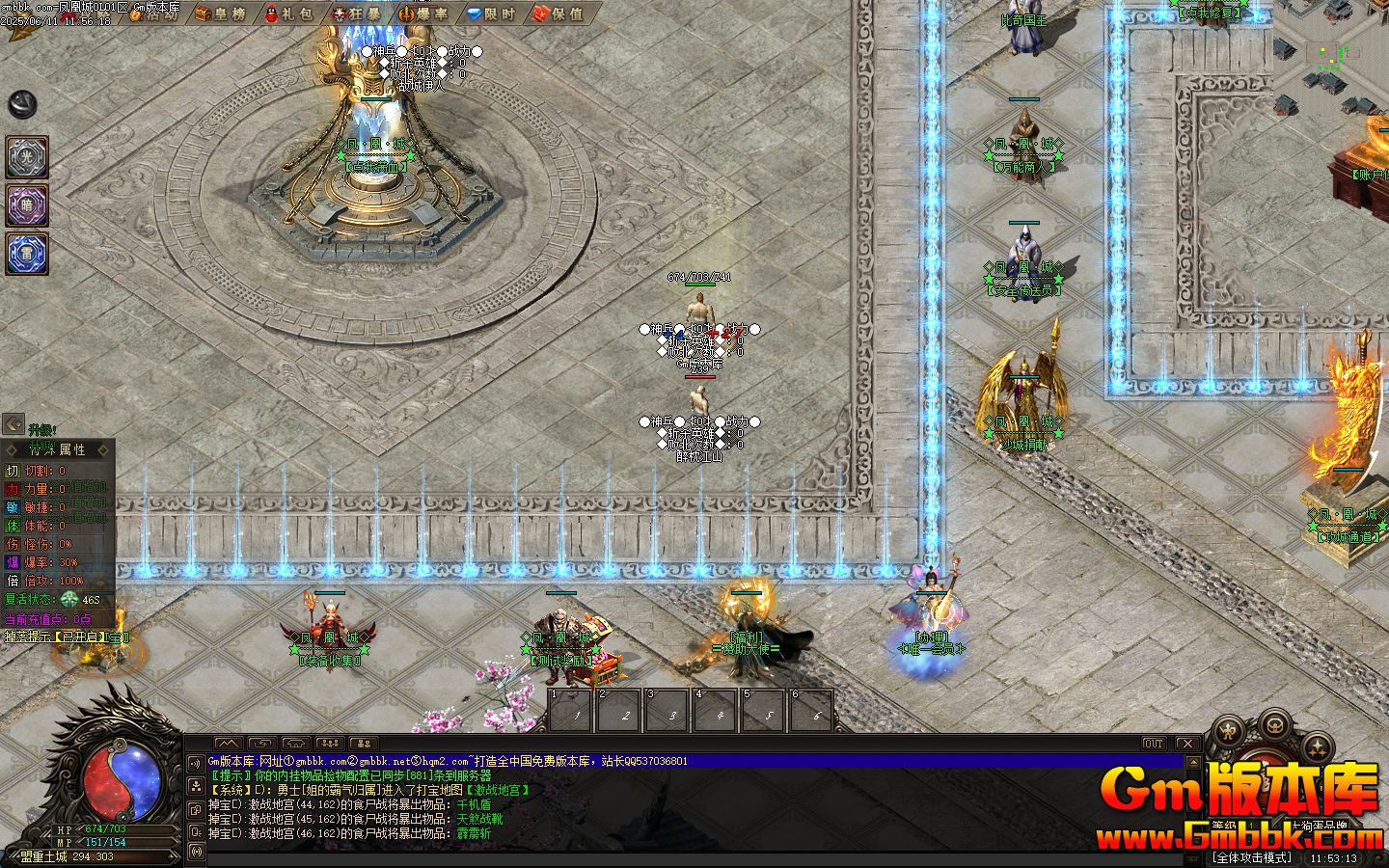This screenshot has height=868, width=1389.
Task: Click the blue gmbbk.com announcement link
Action: pos(318,761)
